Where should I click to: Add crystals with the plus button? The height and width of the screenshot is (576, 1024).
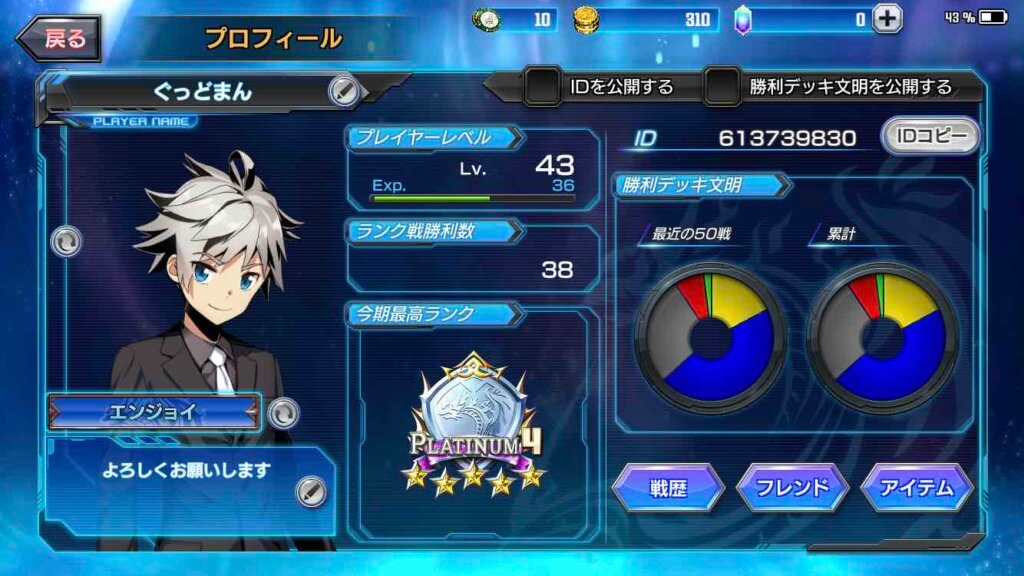pyautogui.click(x=886, y=18)
